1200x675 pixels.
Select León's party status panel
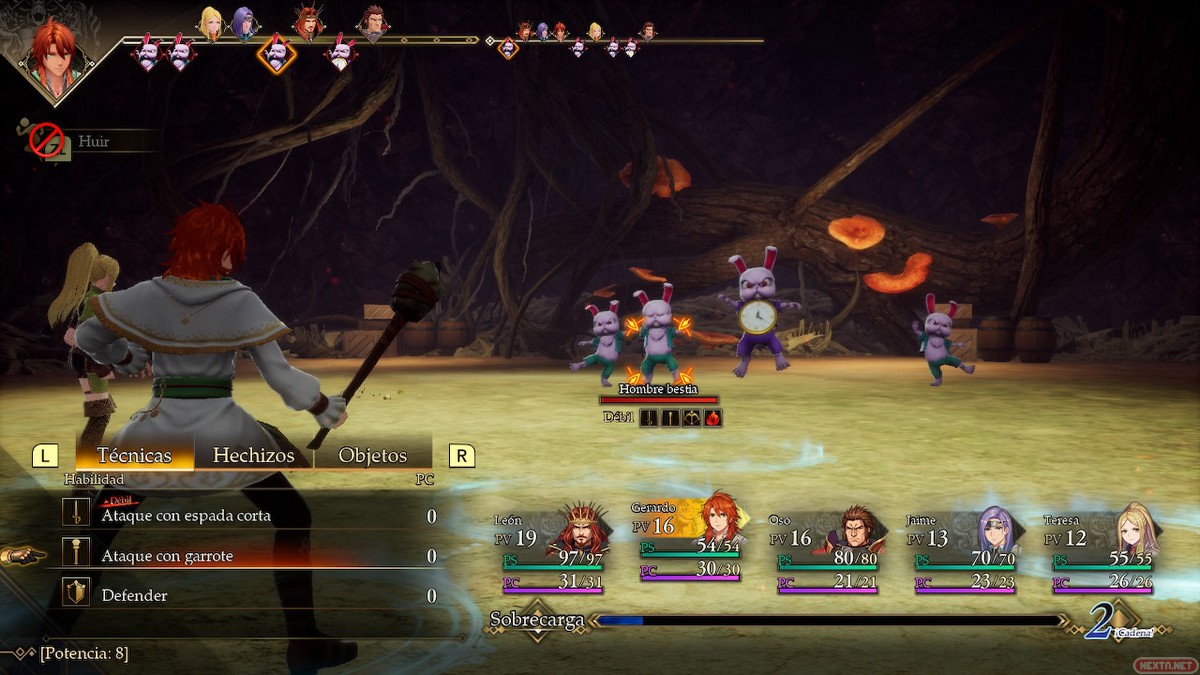coord(550,553)
